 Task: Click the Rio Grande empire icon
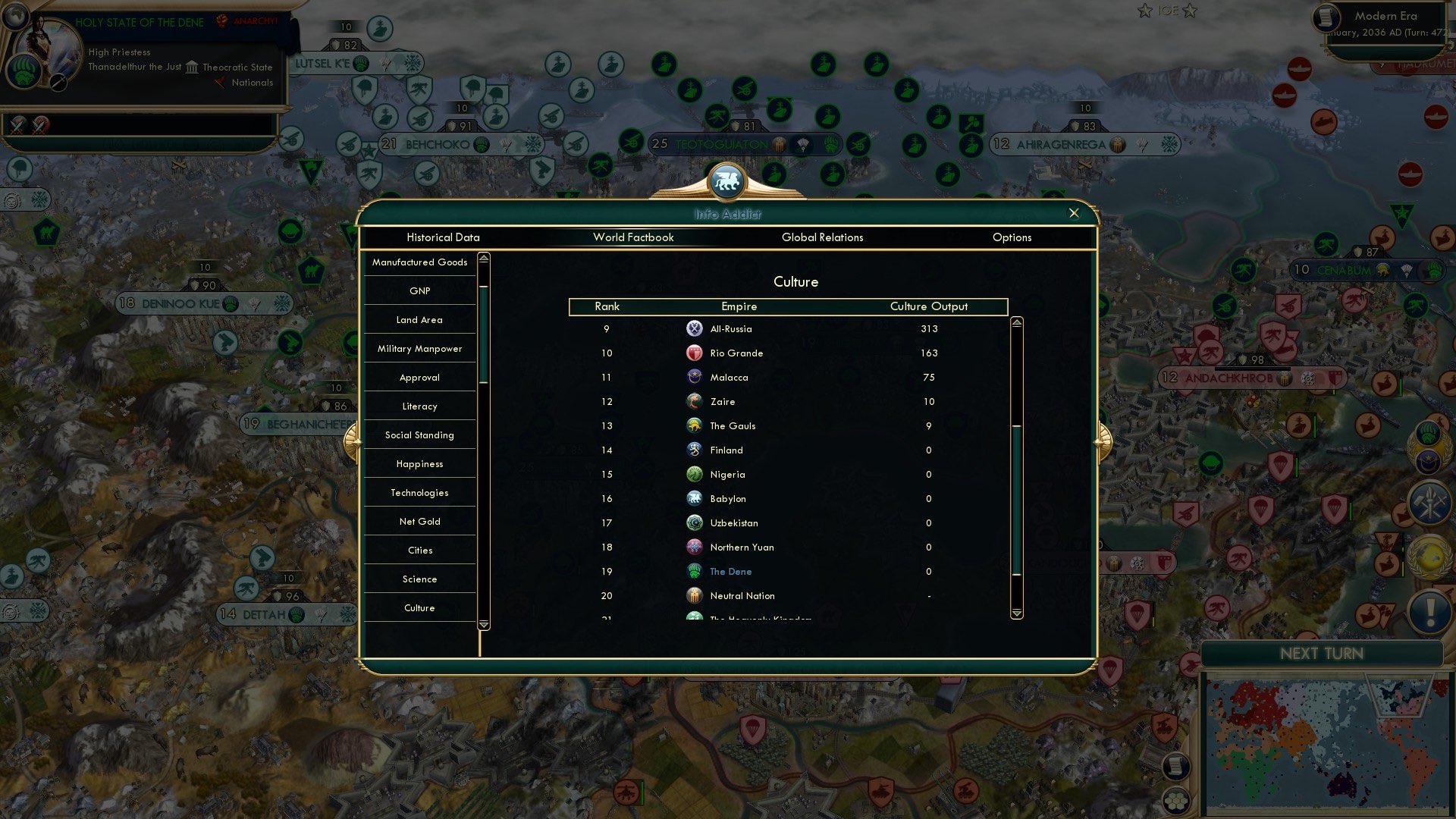695,353
